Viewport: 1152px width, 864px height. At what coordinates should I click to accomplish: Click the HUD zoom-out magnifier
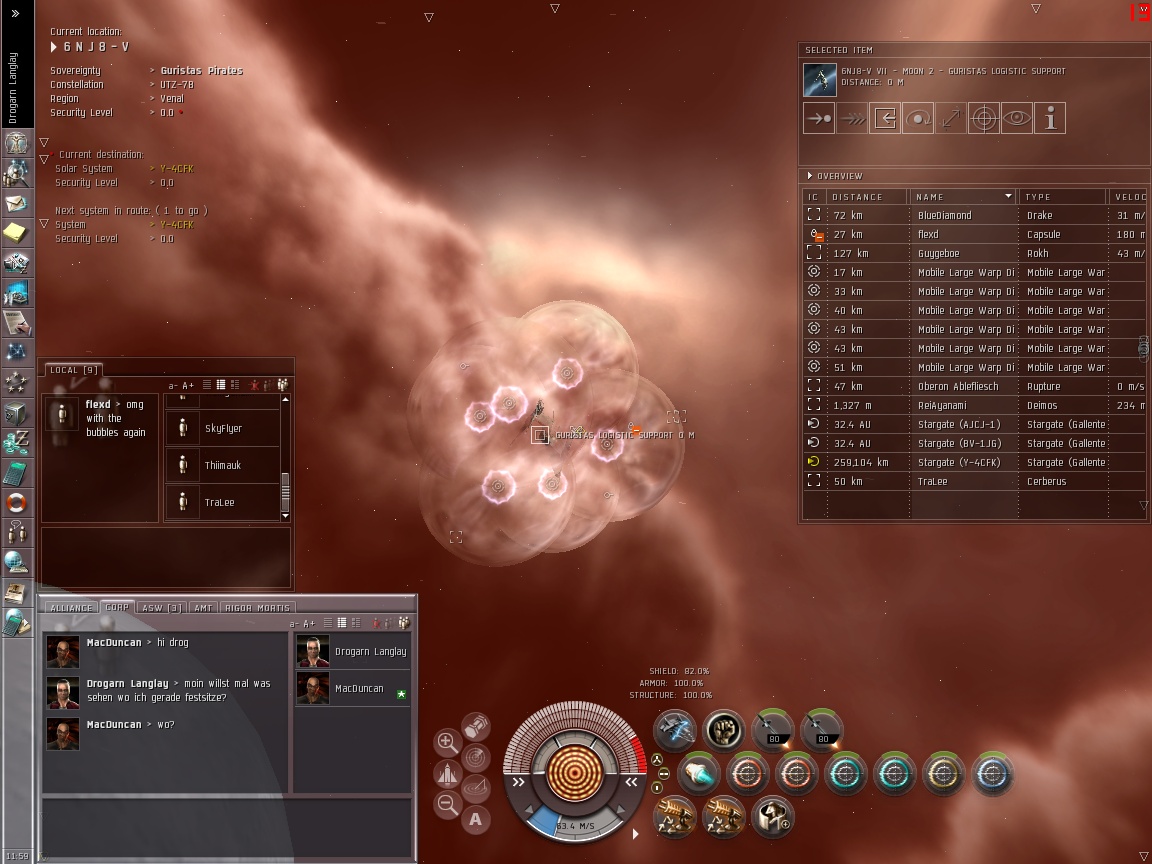click(x=447, y=804)
